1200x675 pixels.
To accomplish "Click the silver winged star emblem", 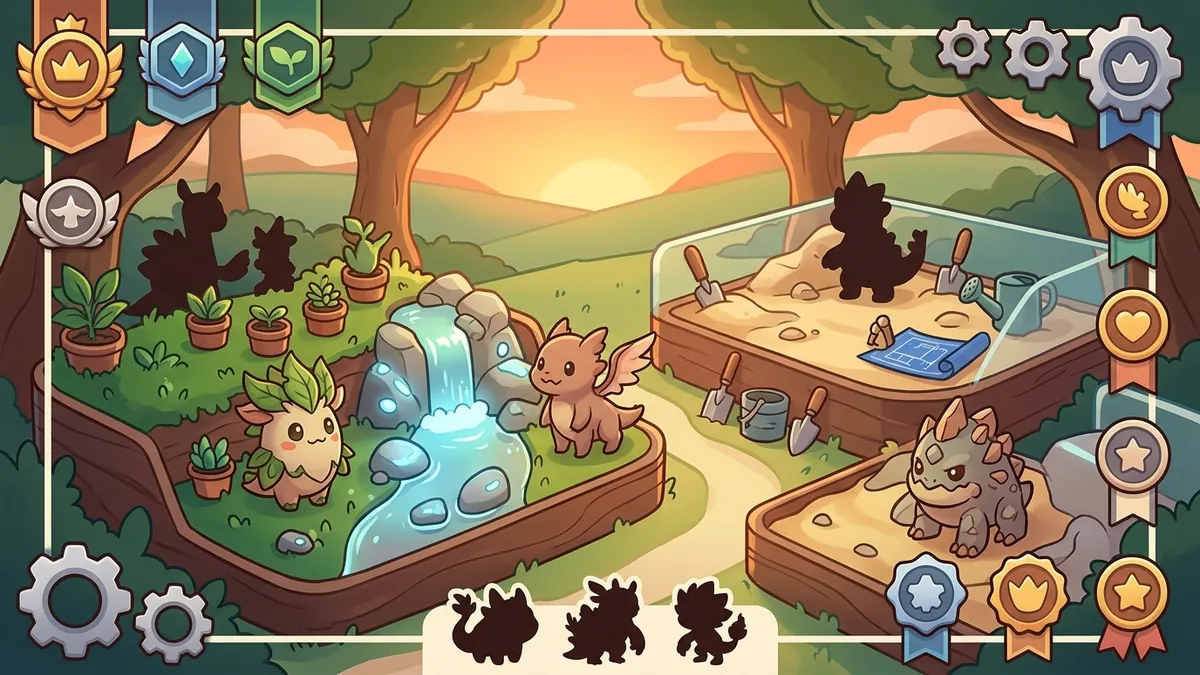I will (70, 213).
